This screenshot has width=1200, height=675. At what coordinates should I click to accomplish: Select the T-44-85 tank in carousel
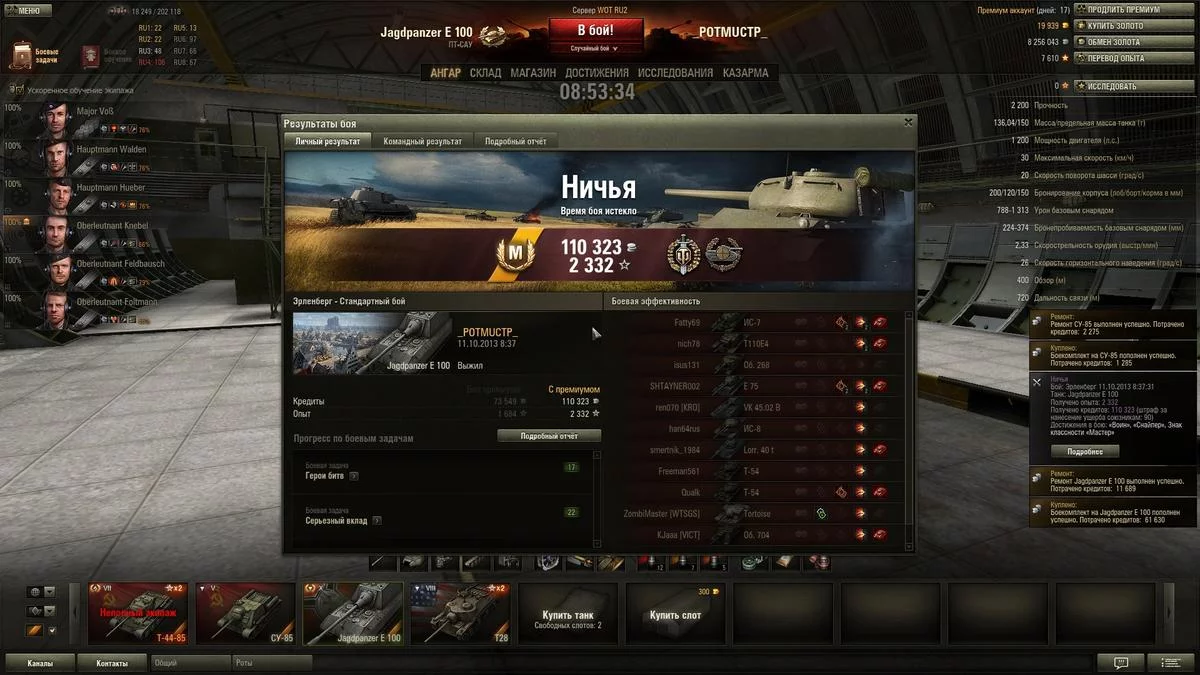pos(139,613)
